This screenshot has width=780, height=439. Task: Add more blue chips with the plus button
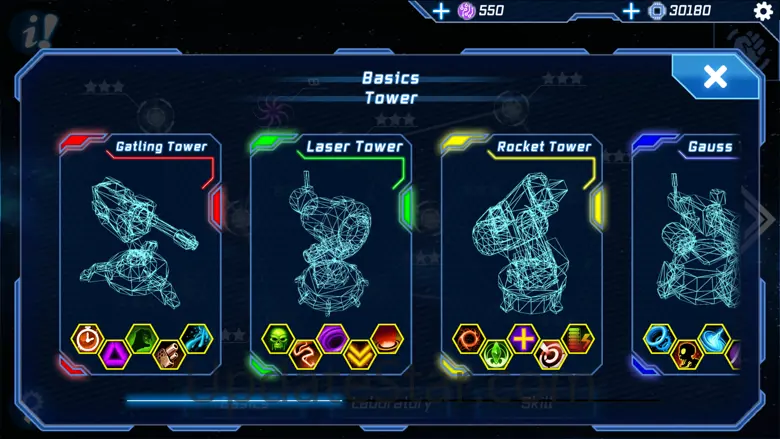click(631, 11)
